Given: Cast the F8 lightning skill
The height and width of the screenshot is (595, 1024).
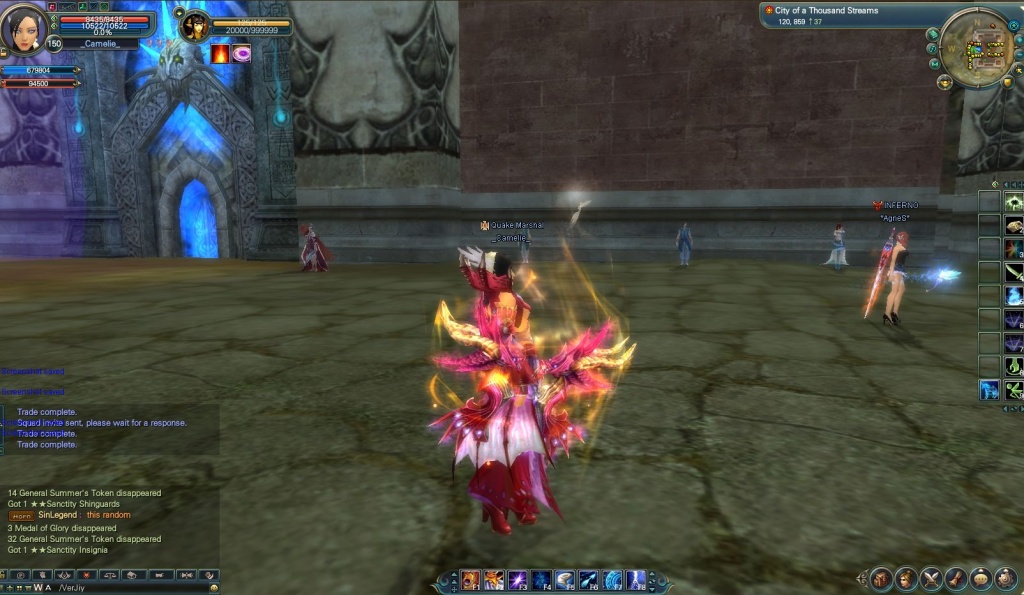Looking at the screenshot, I should [636, 580].
